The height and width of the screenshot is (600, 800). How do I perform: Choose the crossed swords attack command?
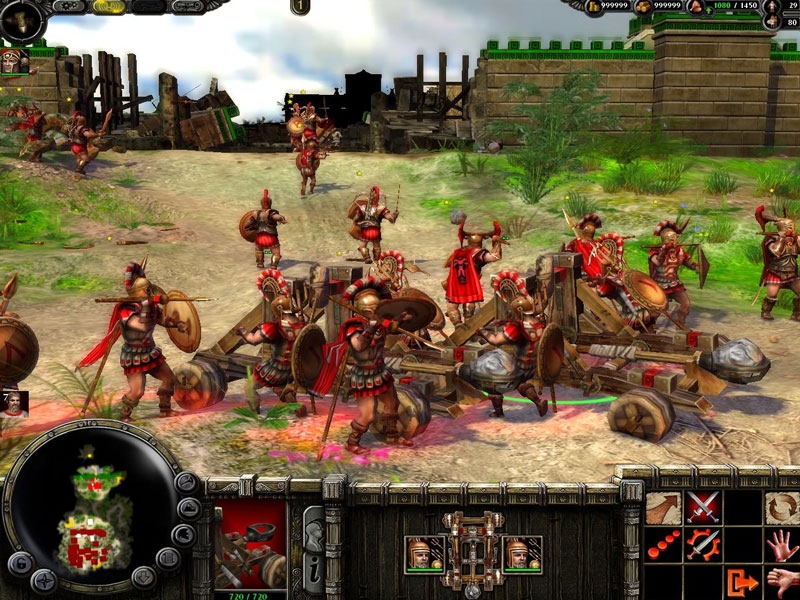(703, 509)
